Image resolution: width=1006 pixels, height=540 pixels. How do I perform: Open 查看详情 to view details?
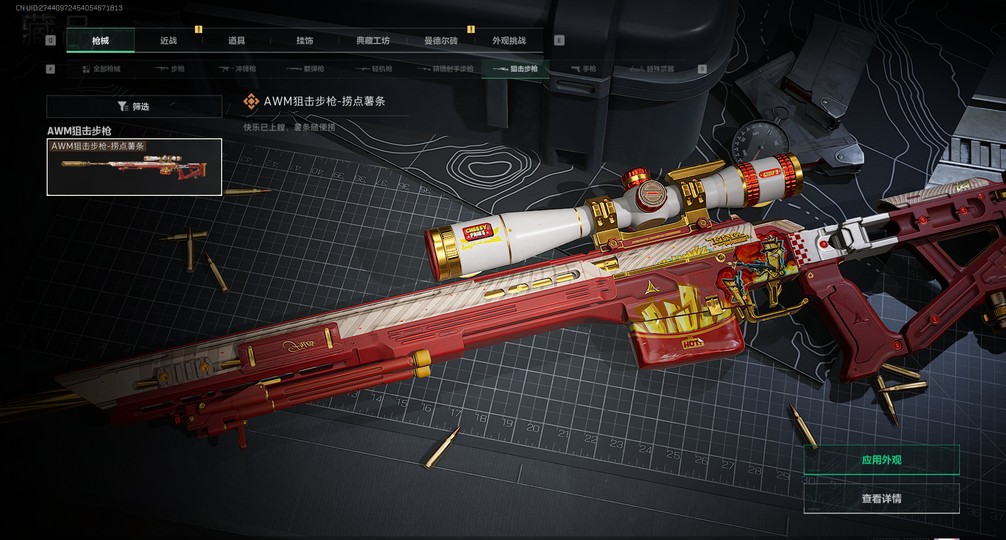point(881,498)
